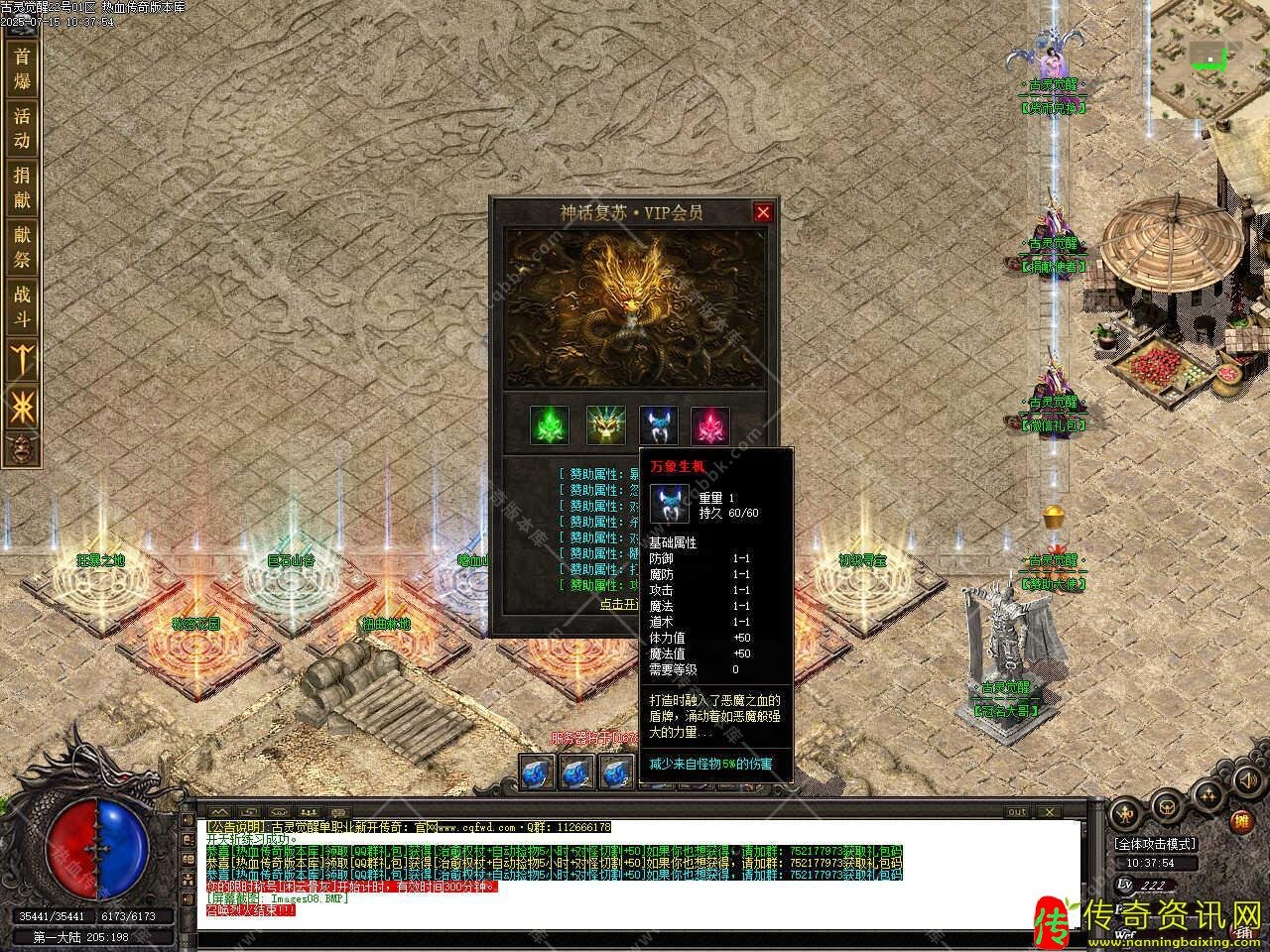The width and height of the screenshot is (1270, 952).
Task: Select the pink flame VIP emblem
Action: click(x=710, y=426)
